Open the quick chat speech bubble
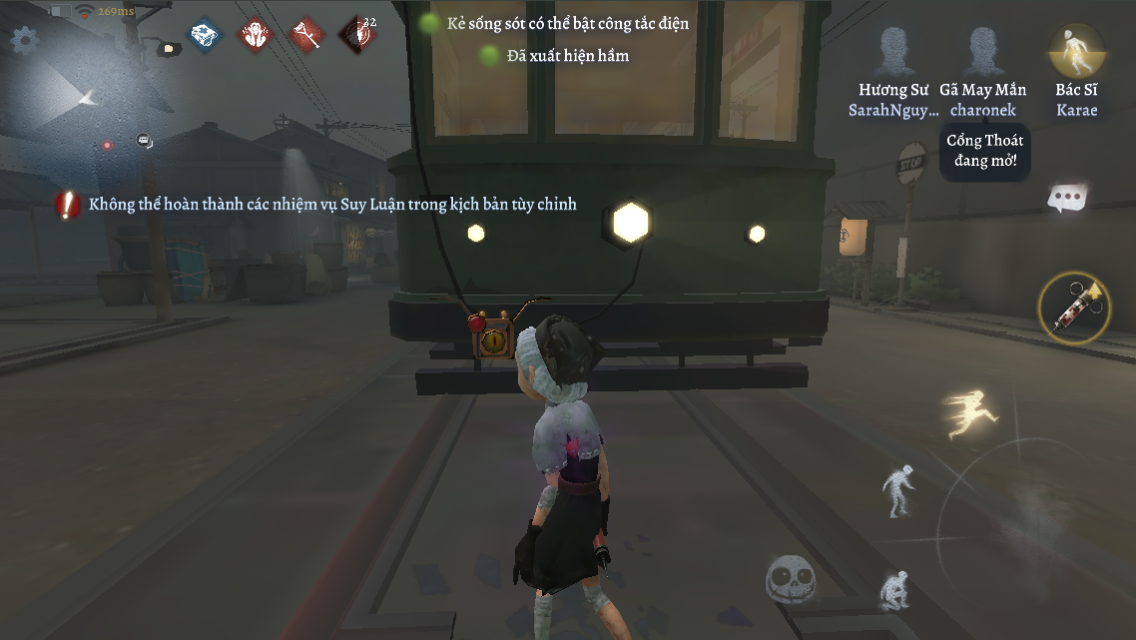Viewport: 1136px width, 640px height. tap(1068, 198)
